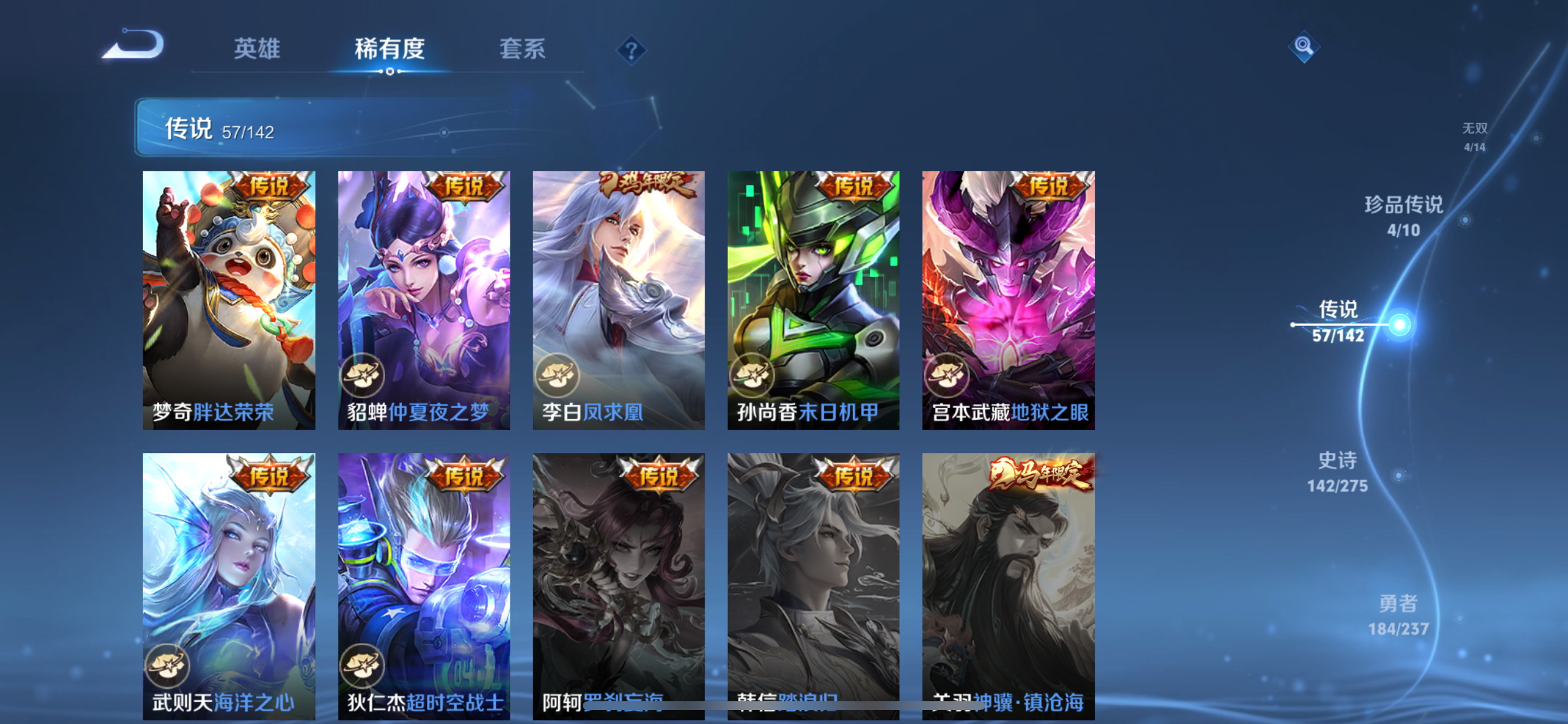The height and width of the screenshot is (724, 1568).
Task: Open the search magnifier icon
Action: (x=1304, y=46)
